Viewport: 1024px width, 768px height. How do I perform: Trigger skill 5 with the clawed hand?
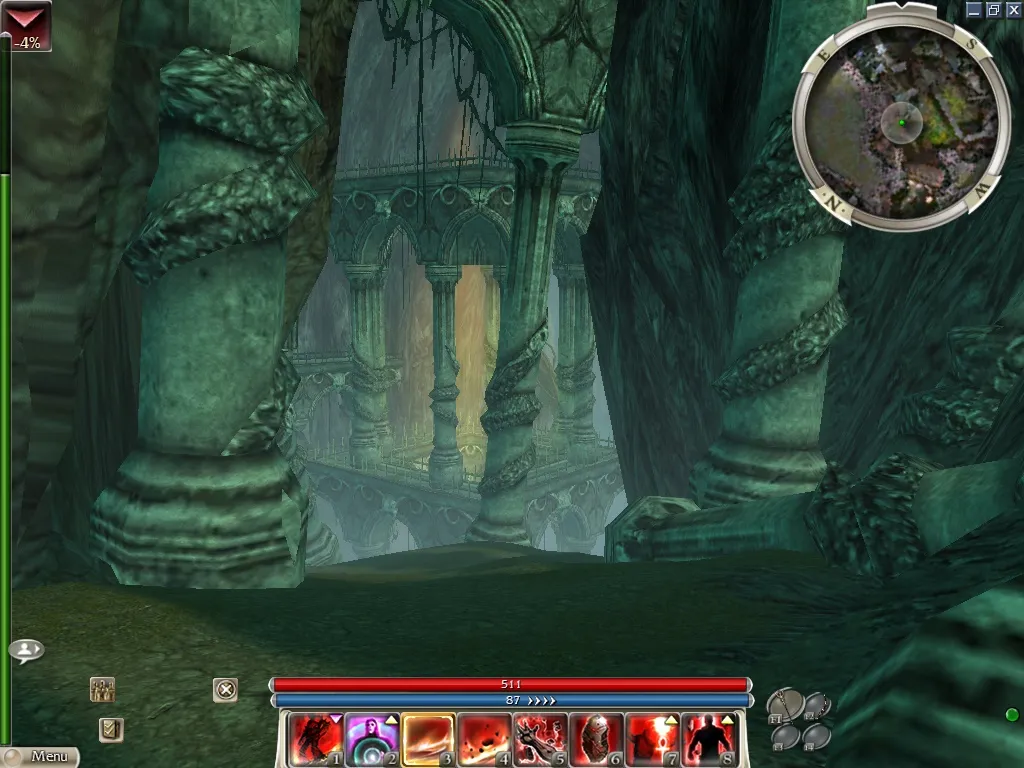point(541,739)
